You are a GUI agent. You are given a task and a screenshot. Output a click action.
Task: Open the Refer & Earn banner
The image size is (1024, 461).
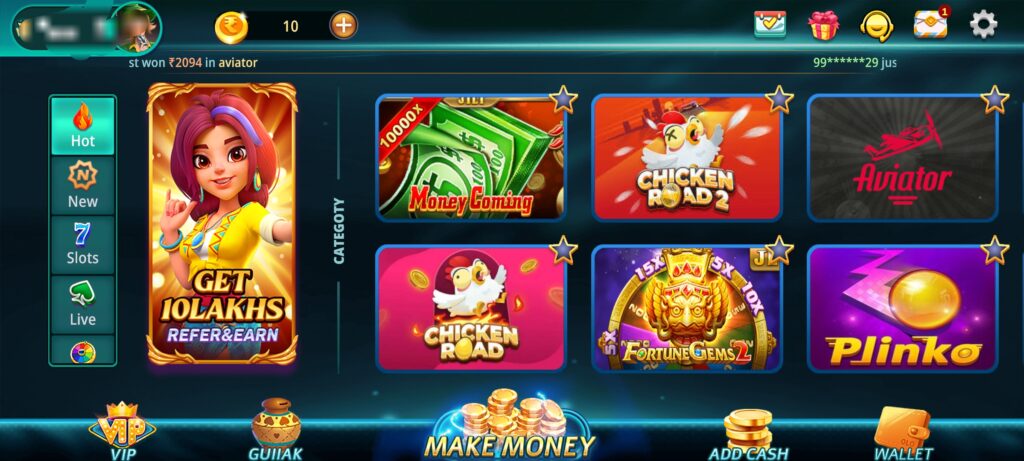click(x=222, y=223)
